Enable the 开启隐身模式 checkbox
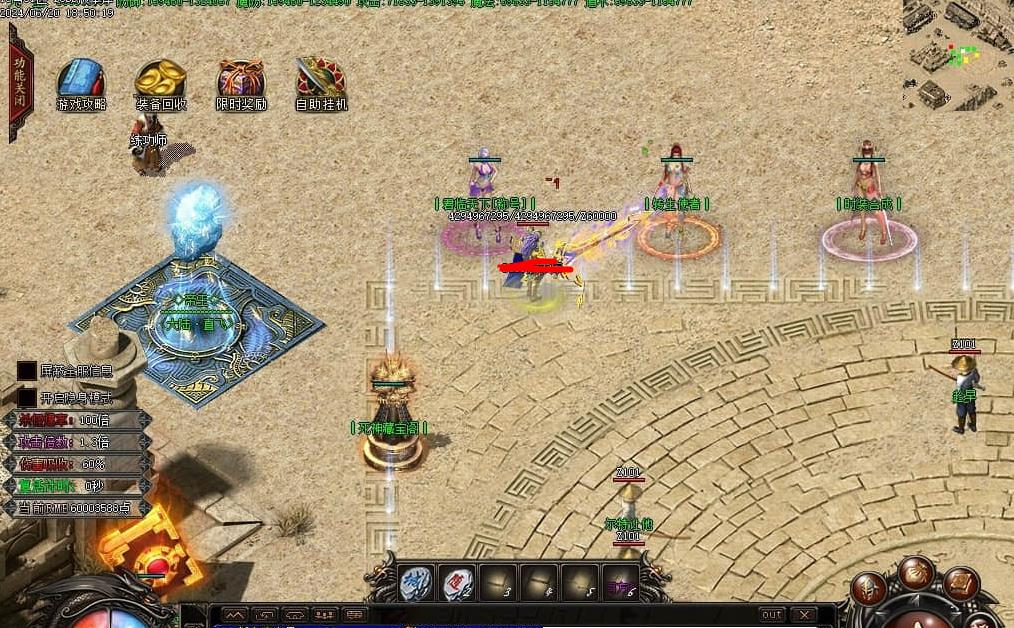 coord(27,395)
